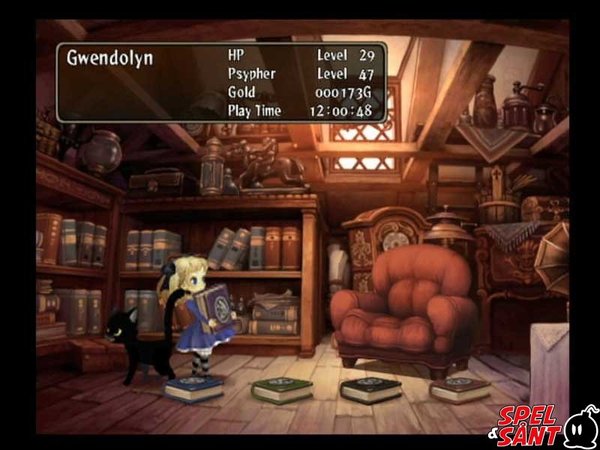Choose the green storybook on the floor
The width and height of the screenshot is (600, 450).
coord(282,389)
